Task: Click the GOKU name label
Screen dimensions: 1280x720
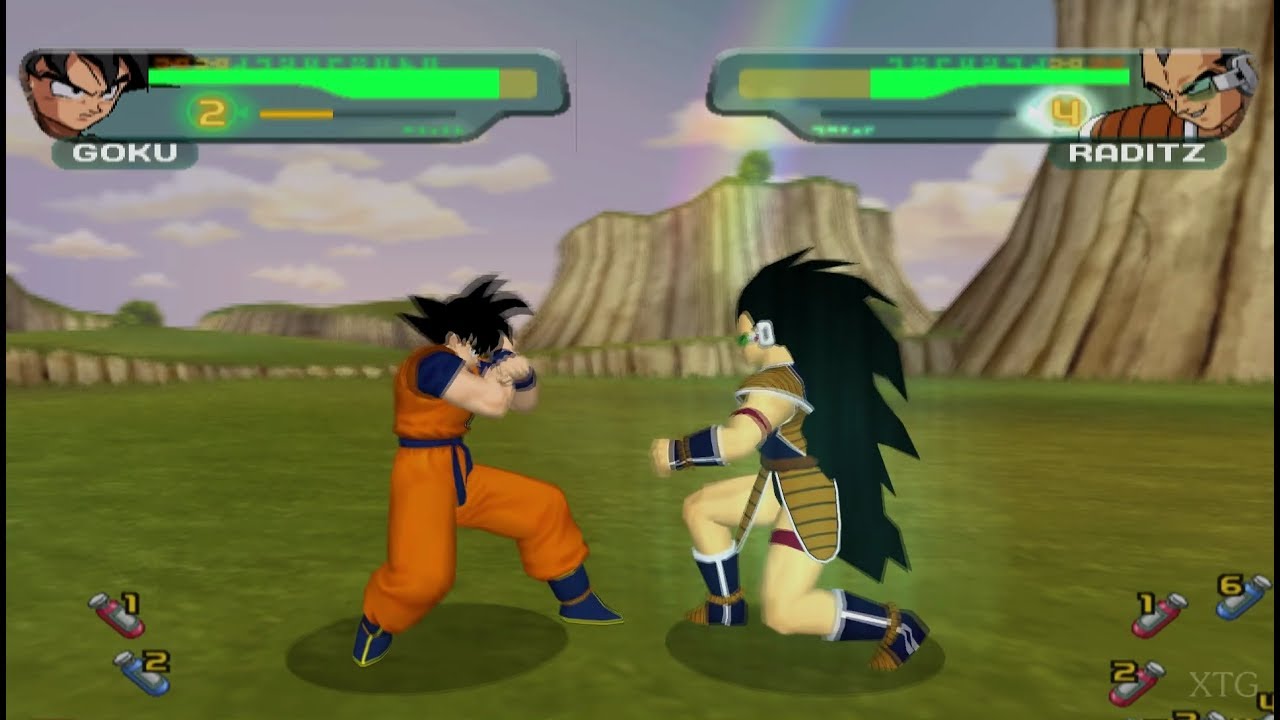Action: coord(123,152)
